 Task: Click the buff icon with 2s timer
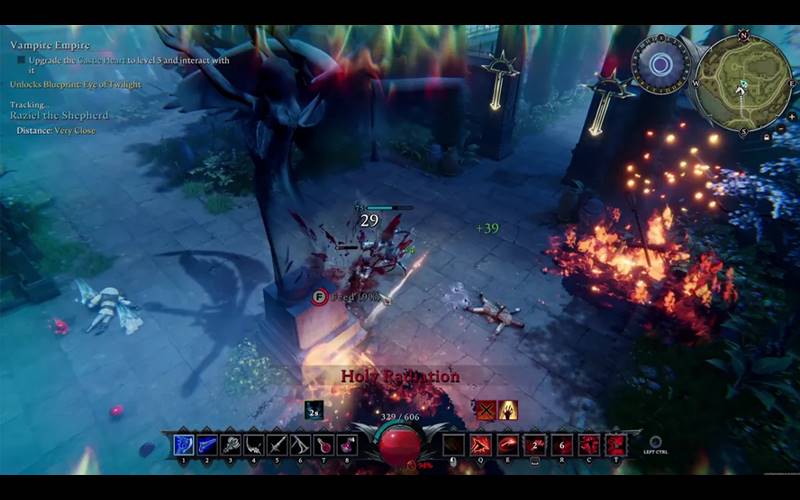click(x=314, y=409)
